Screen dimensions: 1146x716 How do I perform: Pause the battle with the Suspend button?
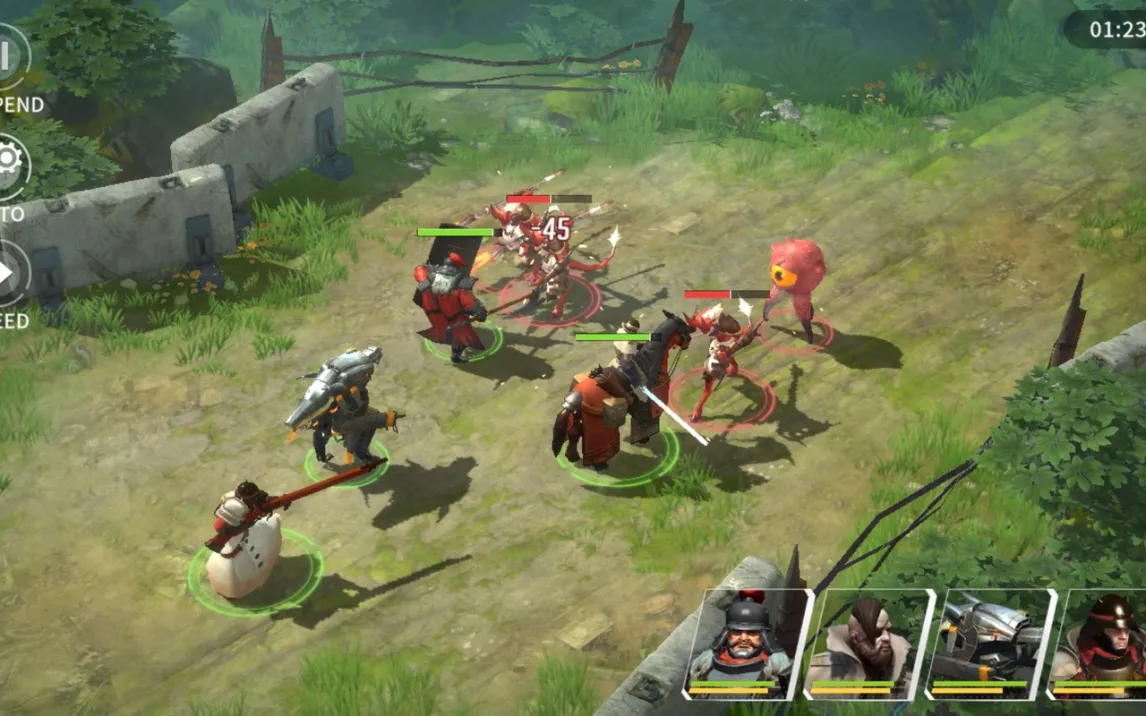(x=10, y=58)
